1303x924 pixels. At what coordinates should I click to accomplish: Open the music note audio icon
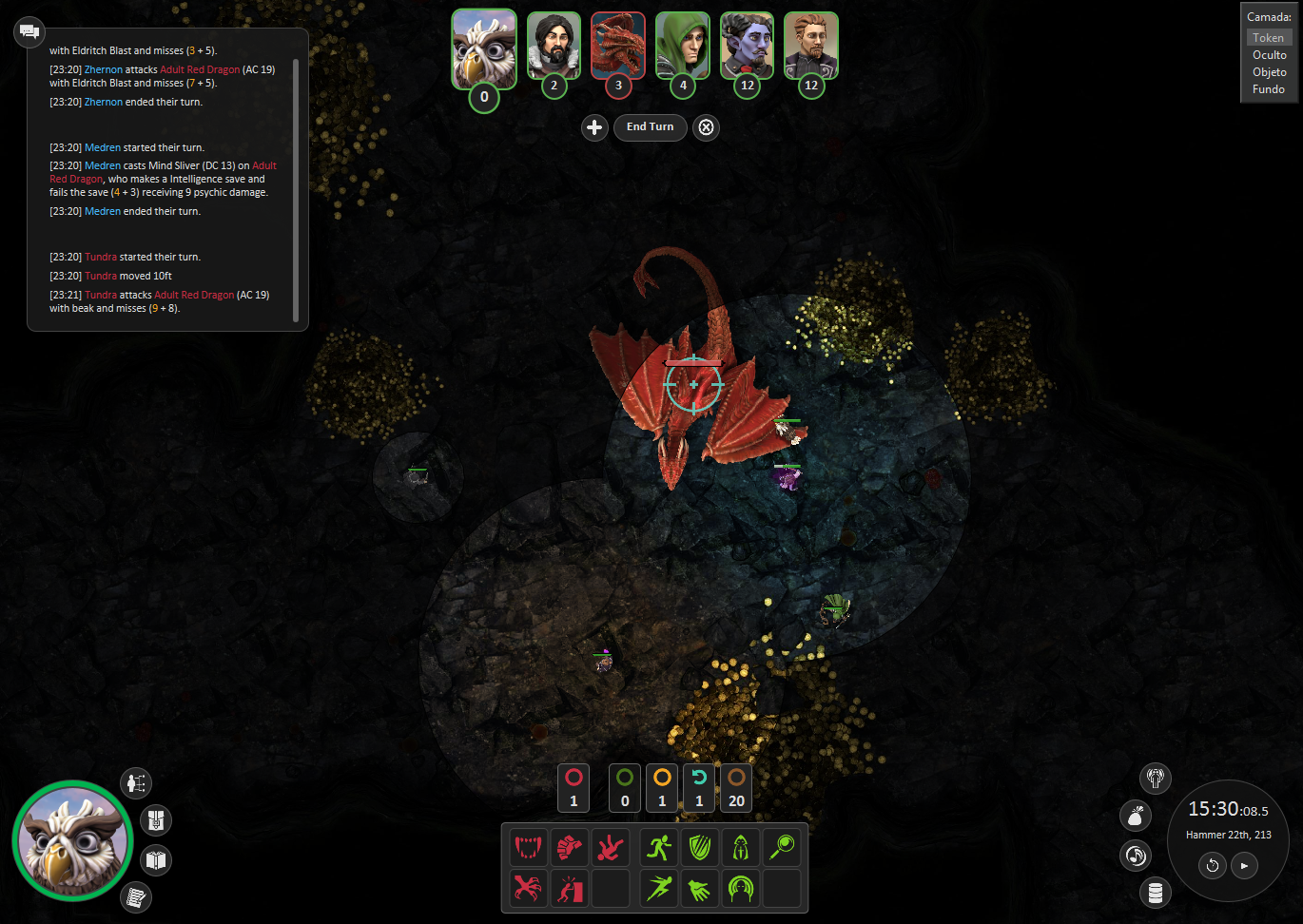(1136, 856)
